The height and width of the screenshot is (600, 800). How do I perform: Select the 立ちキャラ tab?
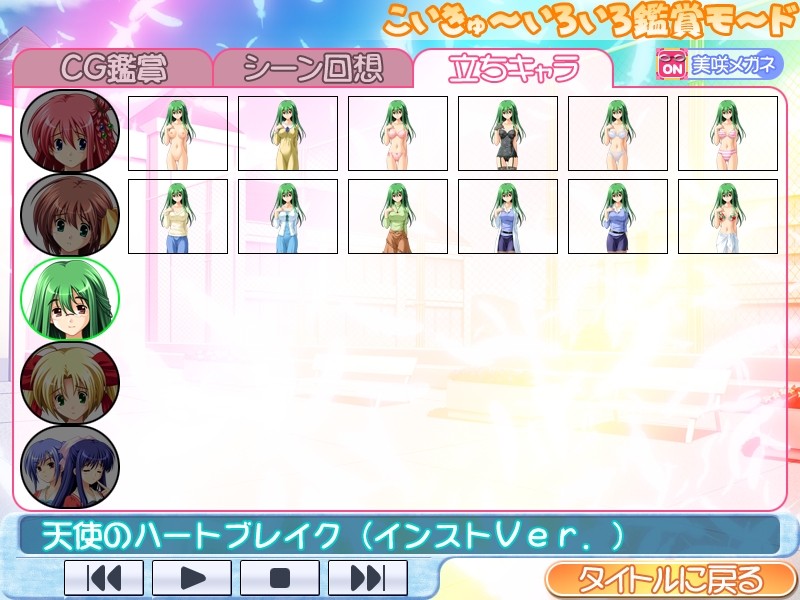click(x=513, y=68)
